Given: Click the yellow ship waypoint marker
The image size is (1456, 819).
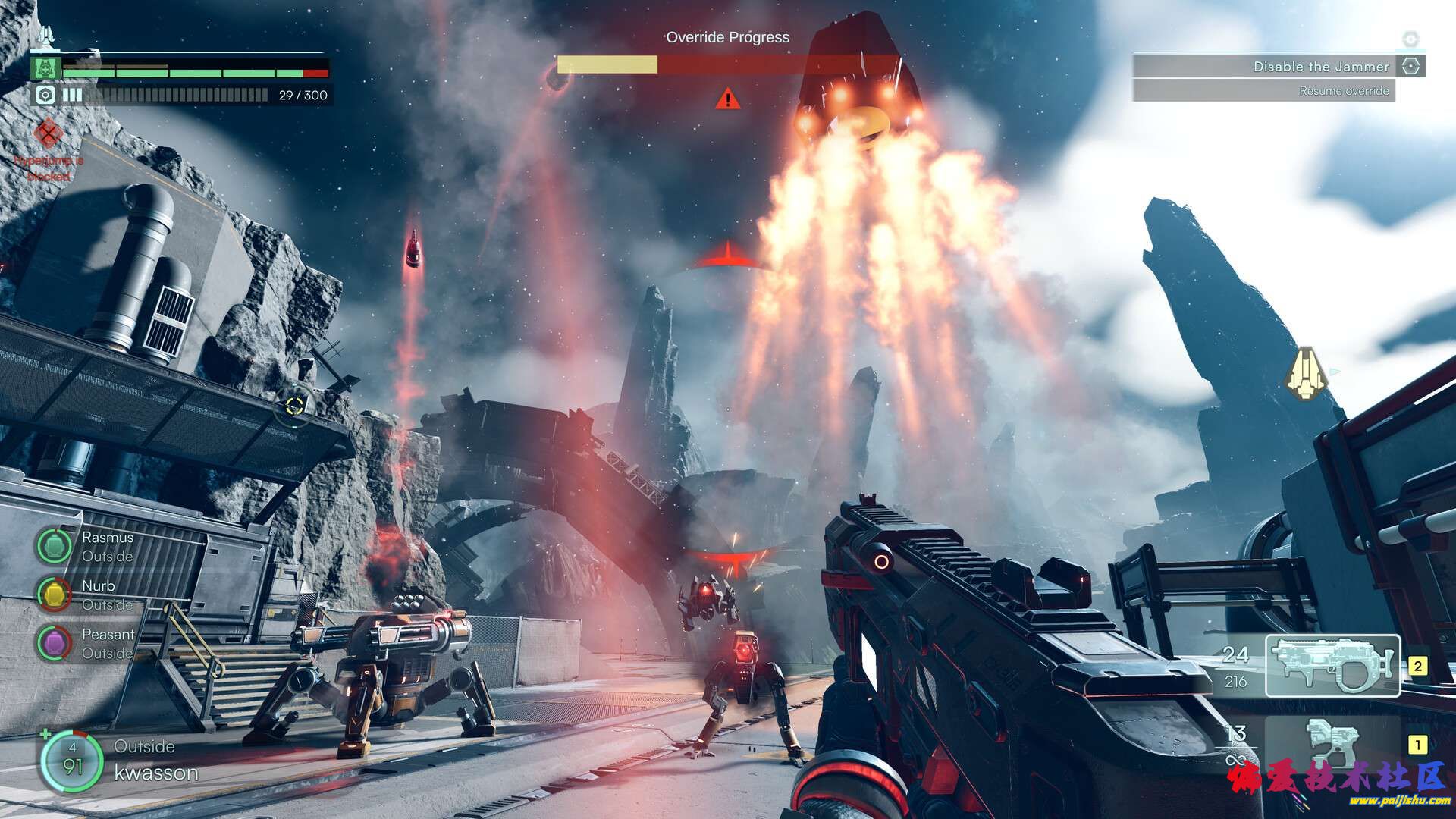Looking at the screenshot, I should 1306,374.
